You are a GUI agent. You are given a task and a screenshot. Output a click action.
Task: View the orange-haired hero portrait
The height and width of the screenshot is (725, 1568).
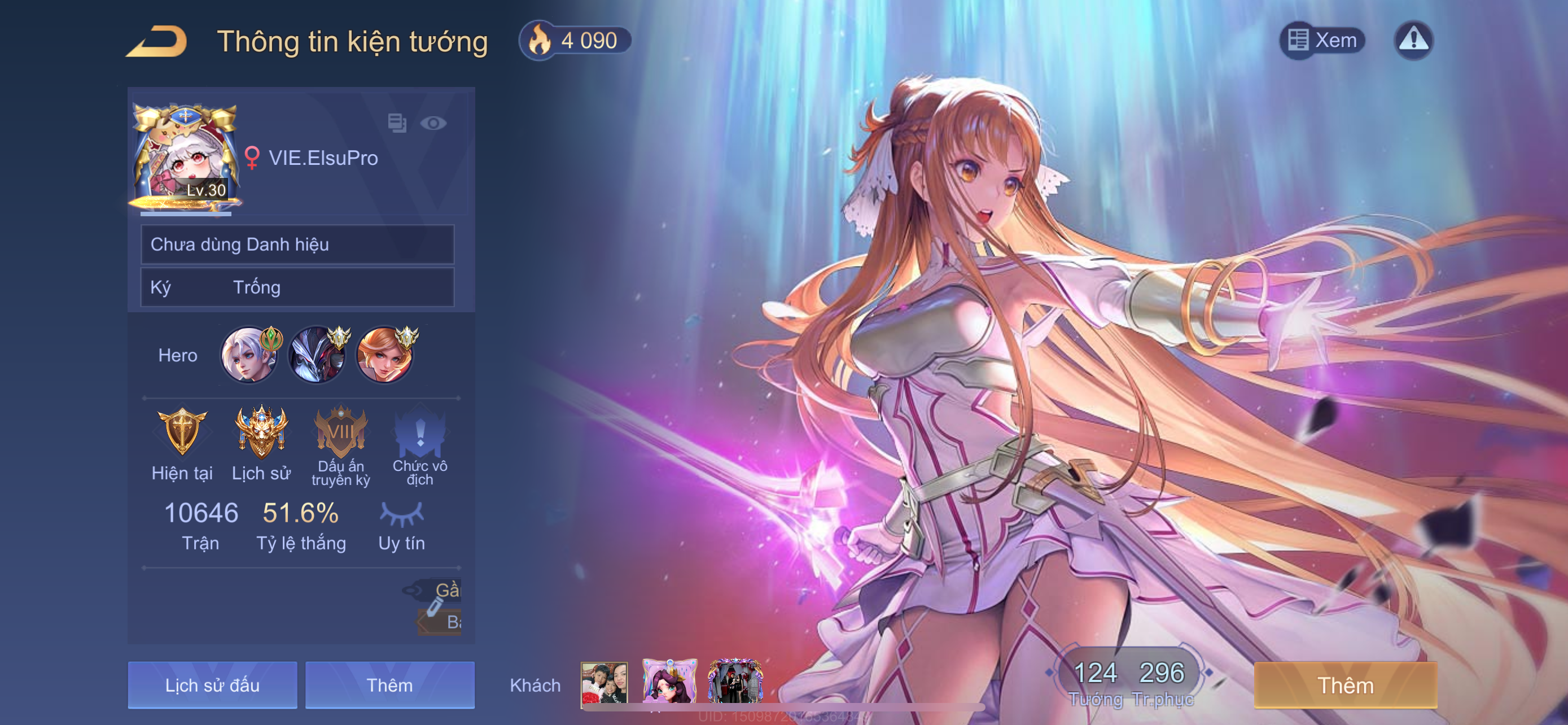pyautogui.click(x=385, y=356)
